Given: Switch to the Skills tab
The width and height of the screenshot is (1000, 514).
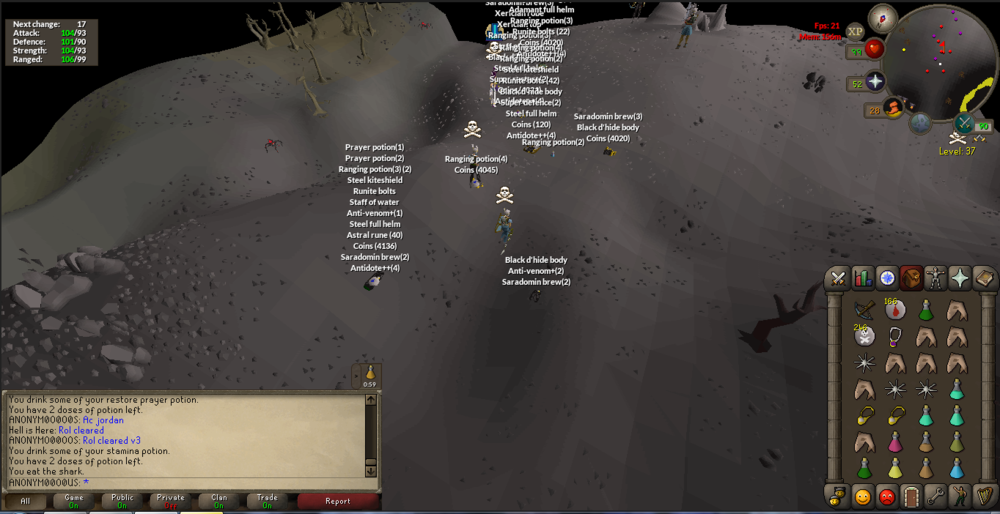Looking at the screenshot, I should (x=862, y=278).
